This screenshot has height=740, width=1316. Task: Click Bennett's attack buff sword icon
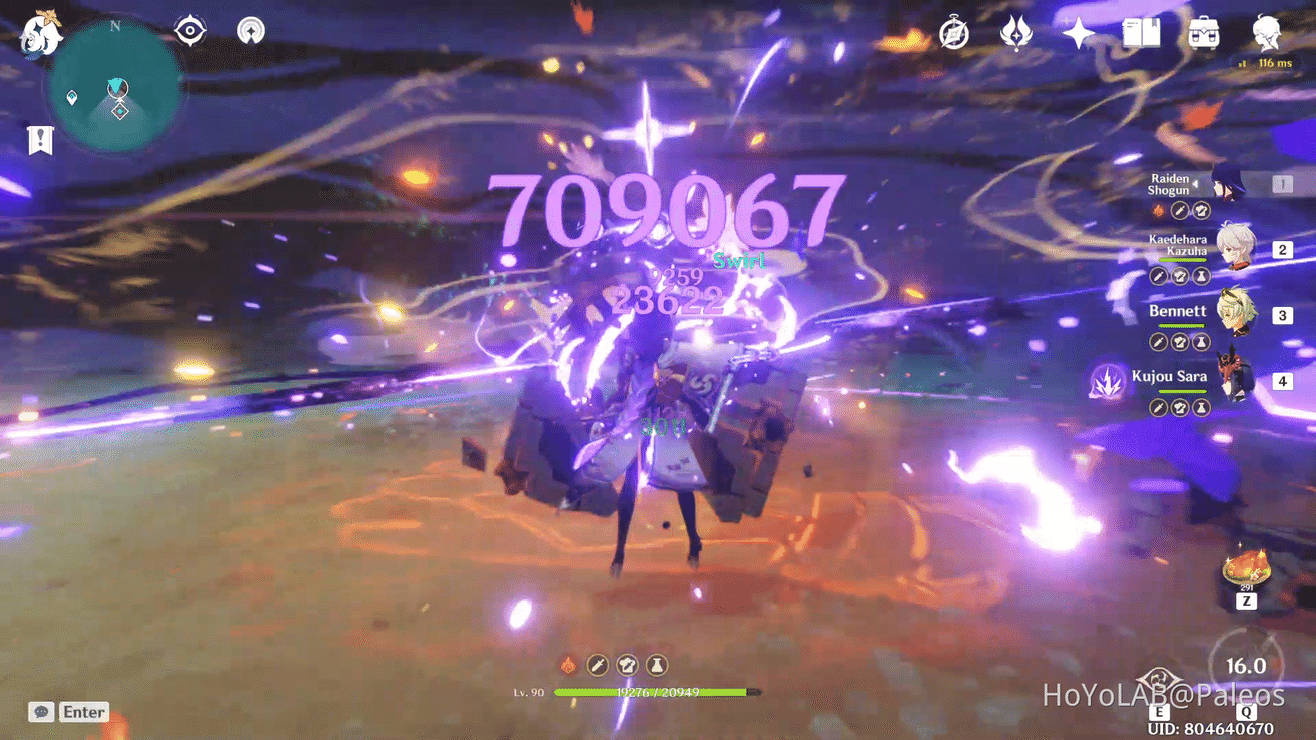(1157, 341)
